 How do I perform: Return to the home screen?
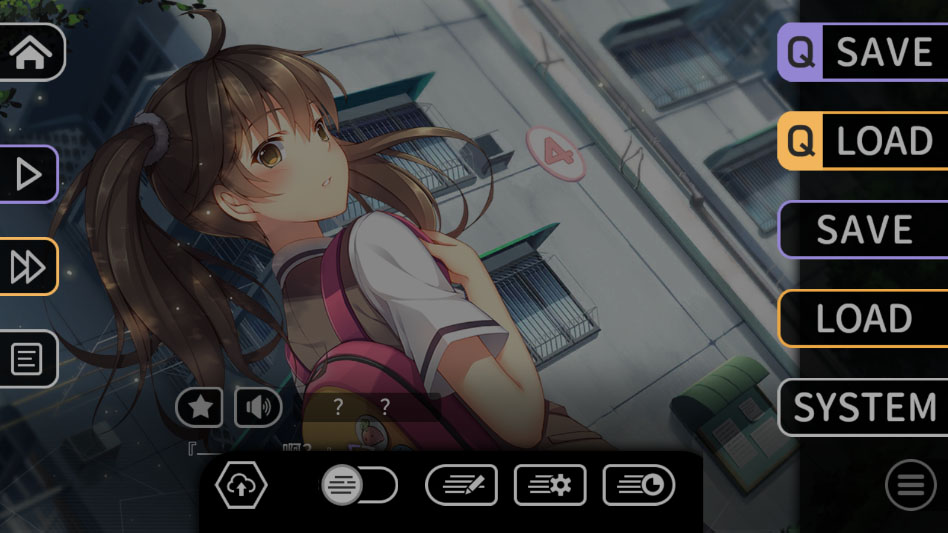[x=30, y=52]
